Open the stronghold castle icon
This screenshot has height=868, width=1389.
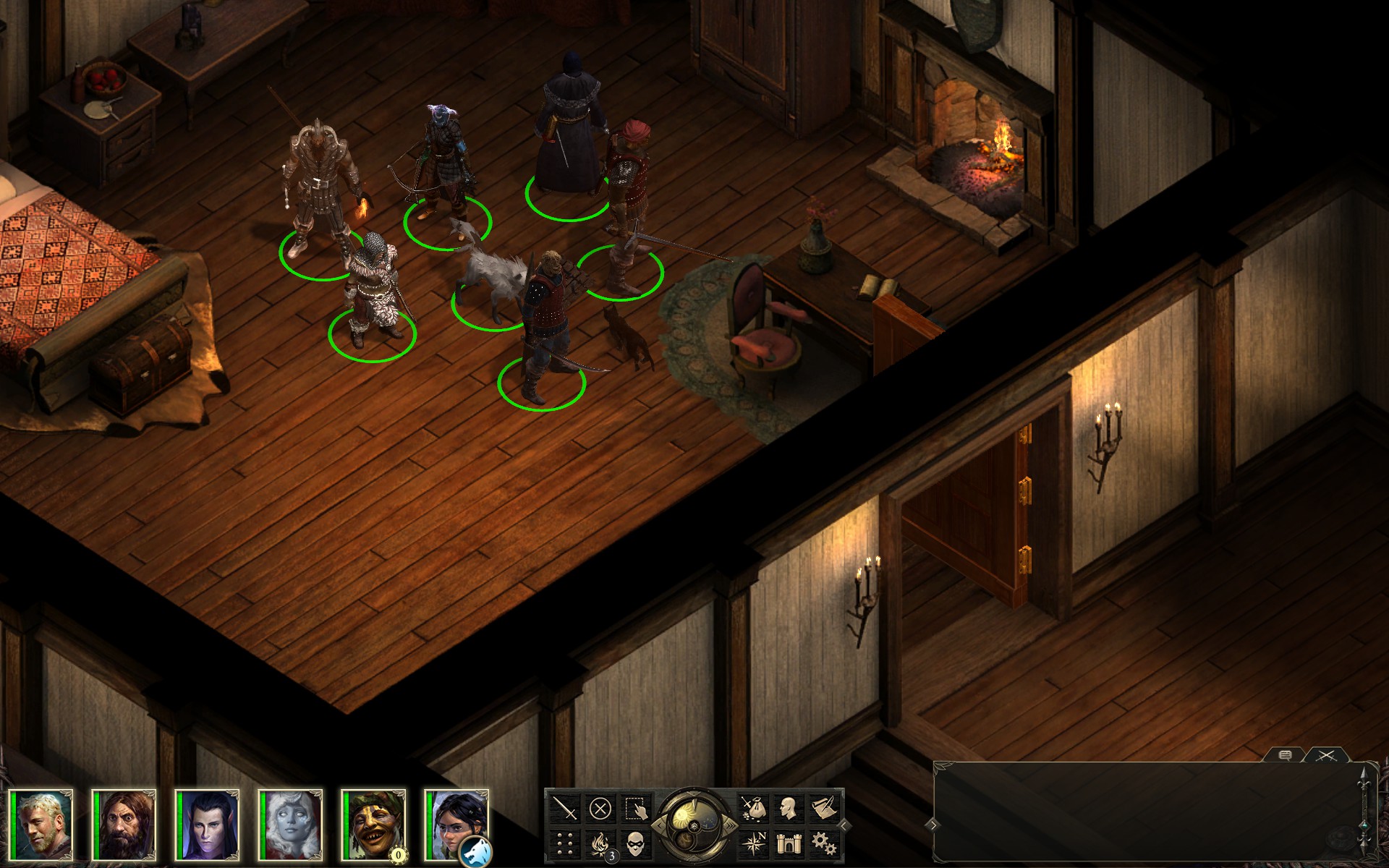pyautogui.click(x=788, y=843)
